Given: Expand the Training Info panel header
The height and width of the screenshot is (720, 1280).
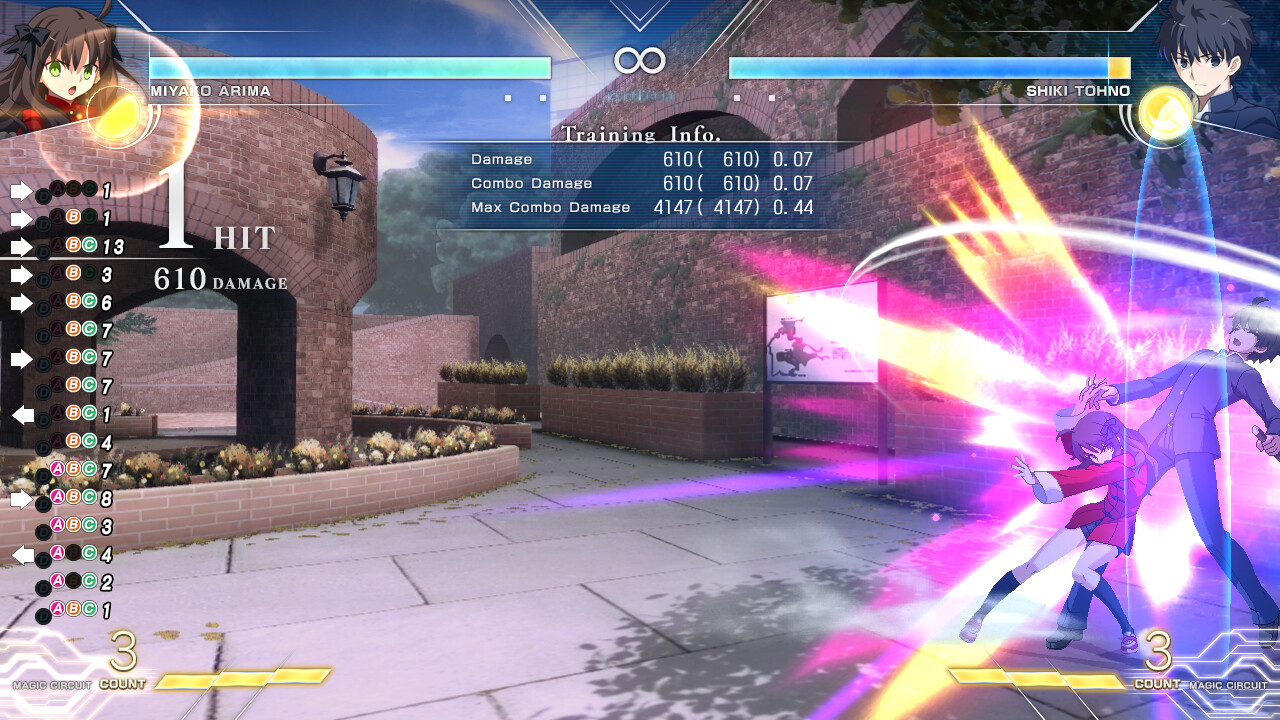Looking at the screenshot, I should pos(640,133).
